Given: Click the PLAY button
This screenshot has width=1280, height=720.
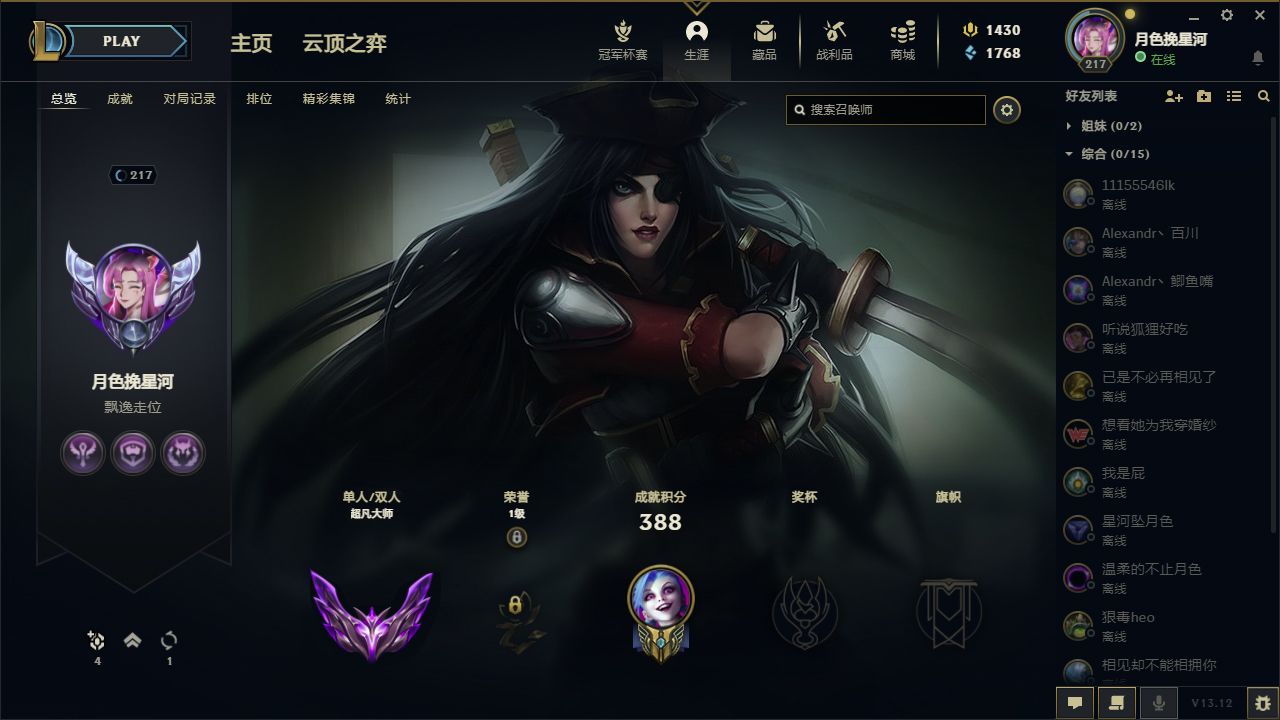Looking at the screenshot, I should tap(122, 41).
